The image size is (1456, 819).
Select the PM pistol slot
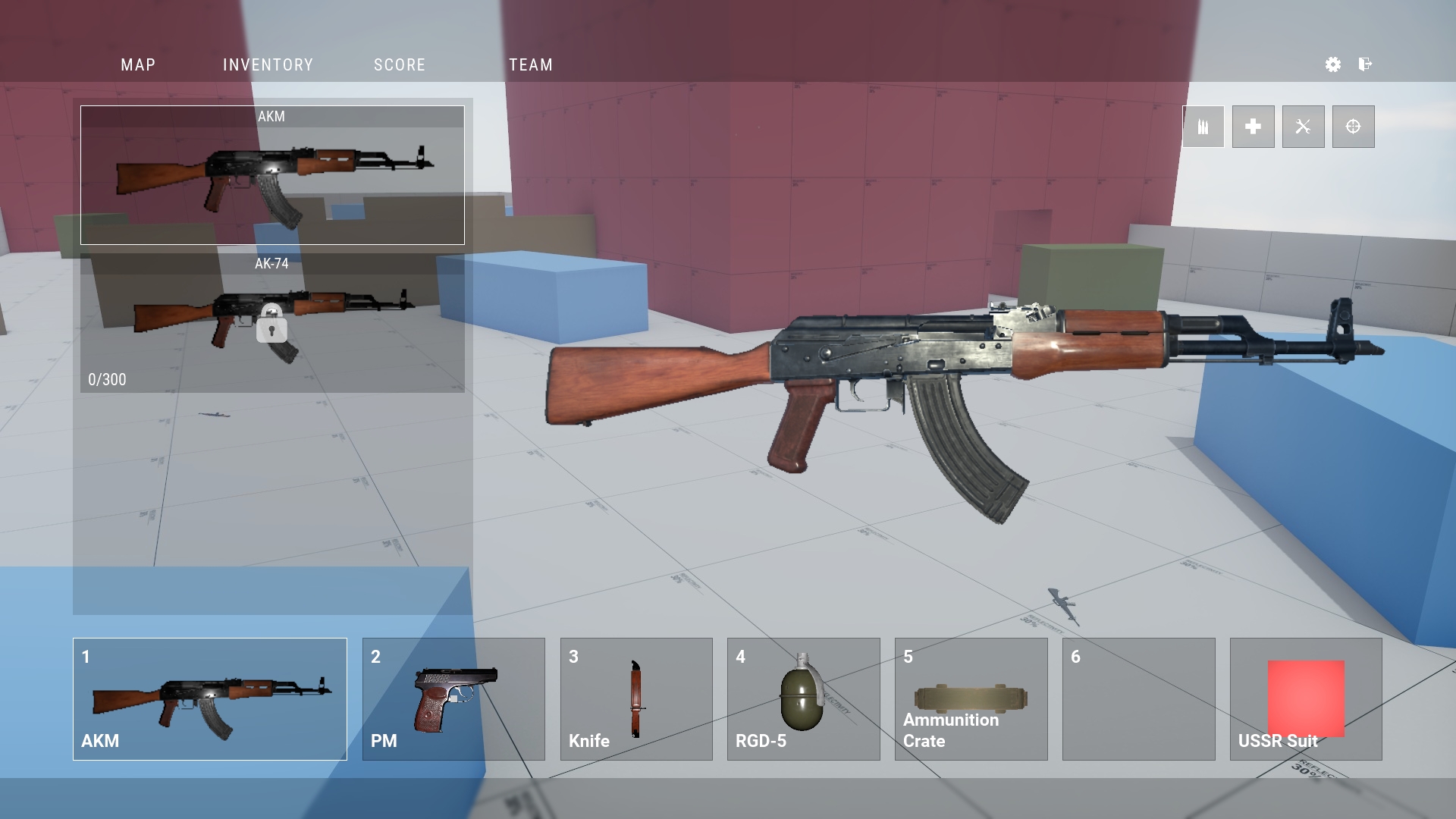pos(453,699)
